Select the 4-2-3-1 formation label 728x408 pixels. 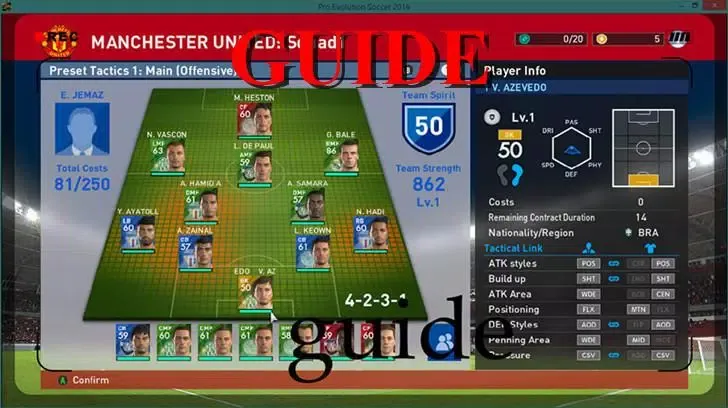click(375, 299)
